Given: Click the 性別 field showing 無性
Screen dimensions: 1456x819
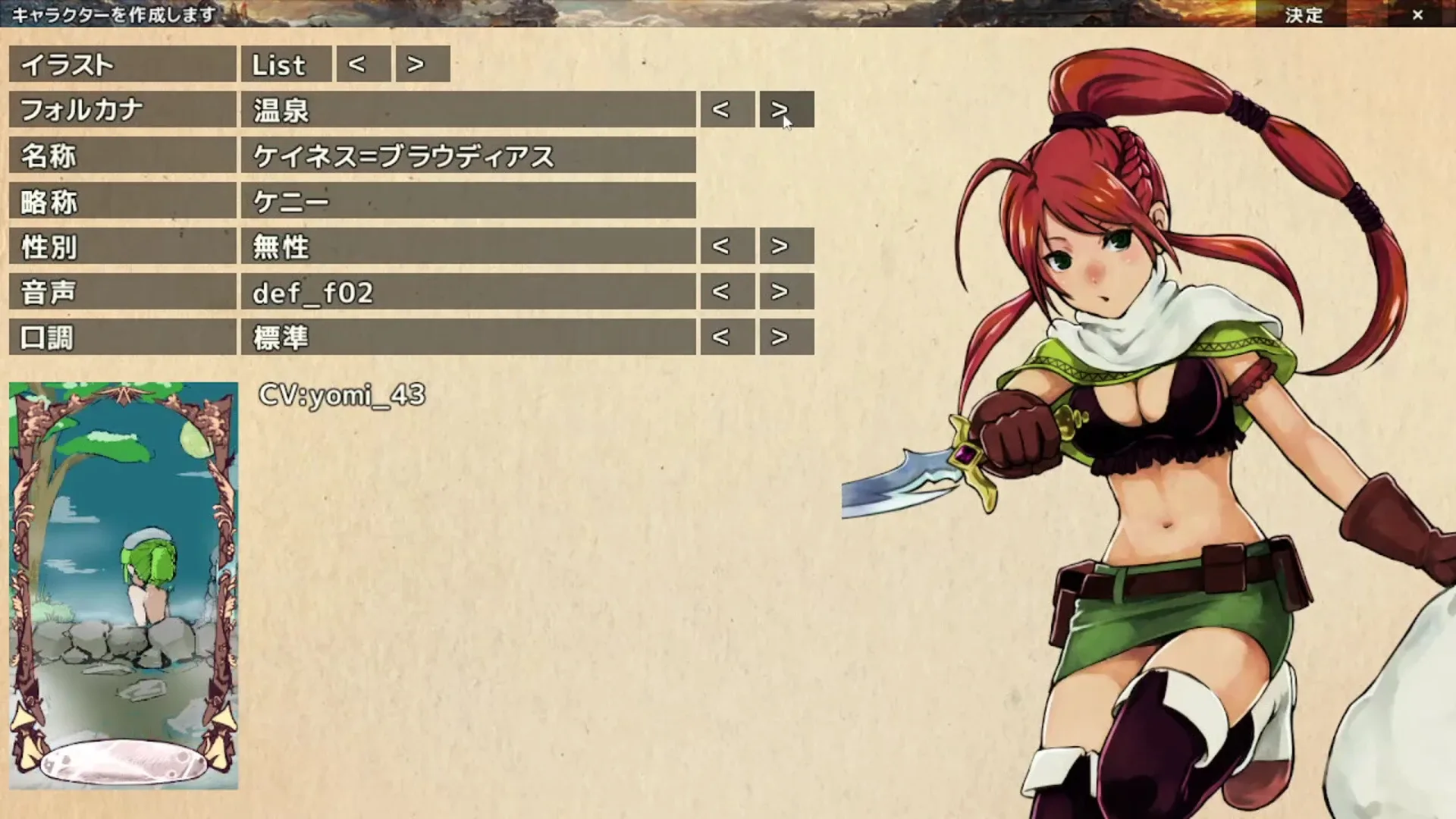Looking at the screenshot, I should coord(470,246).
